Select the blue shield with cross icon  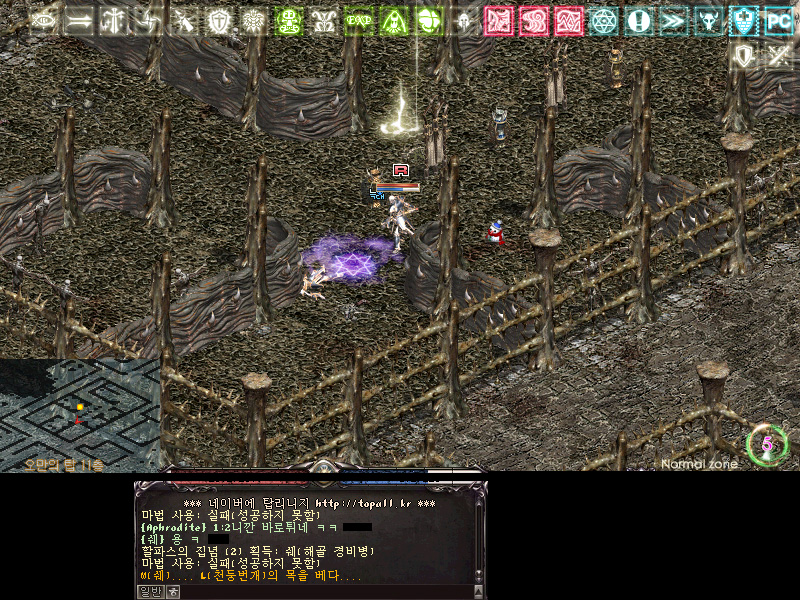743,21
